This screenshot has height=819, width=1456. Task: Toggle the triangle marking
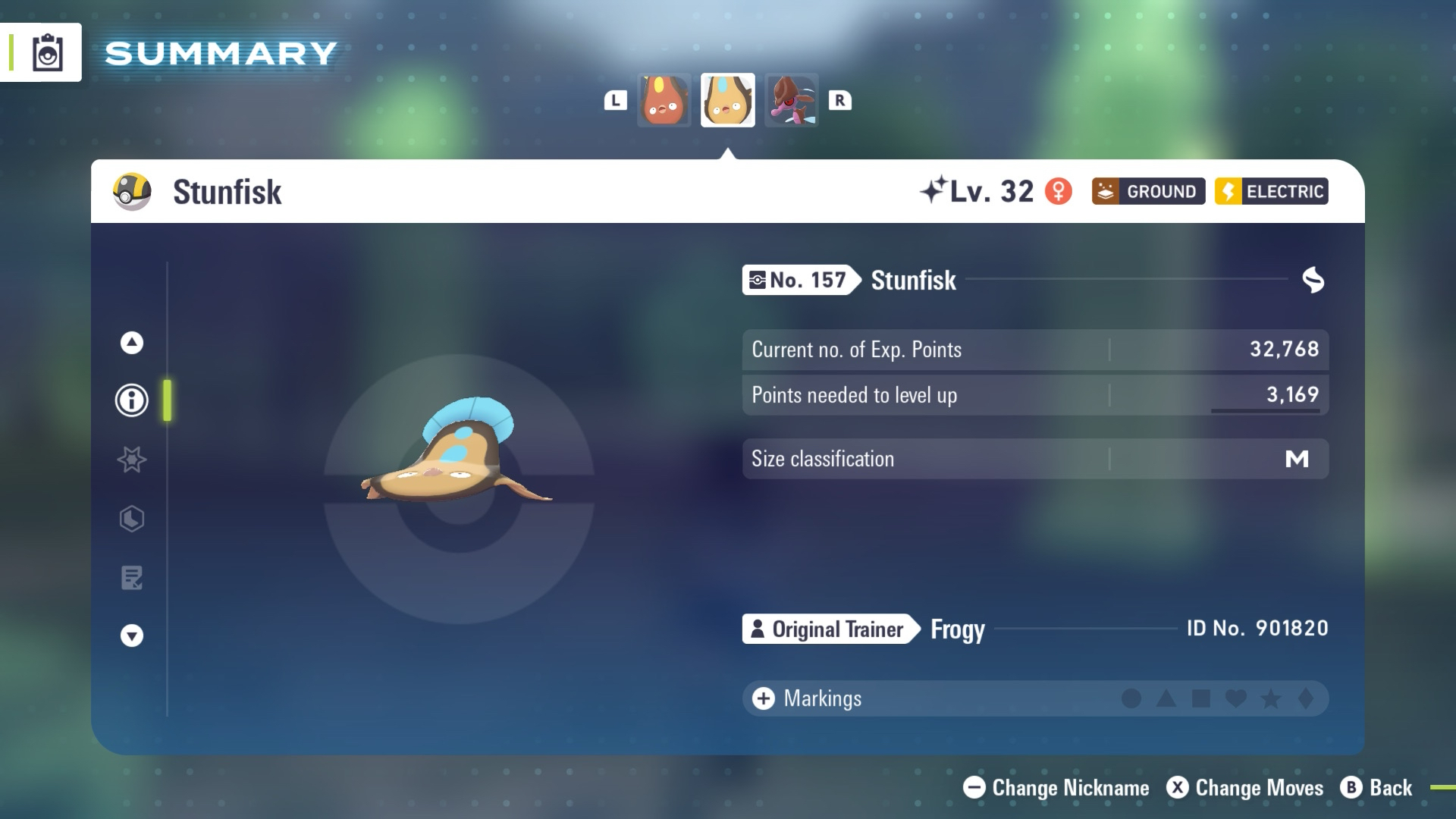click(x=1166, y=698)
